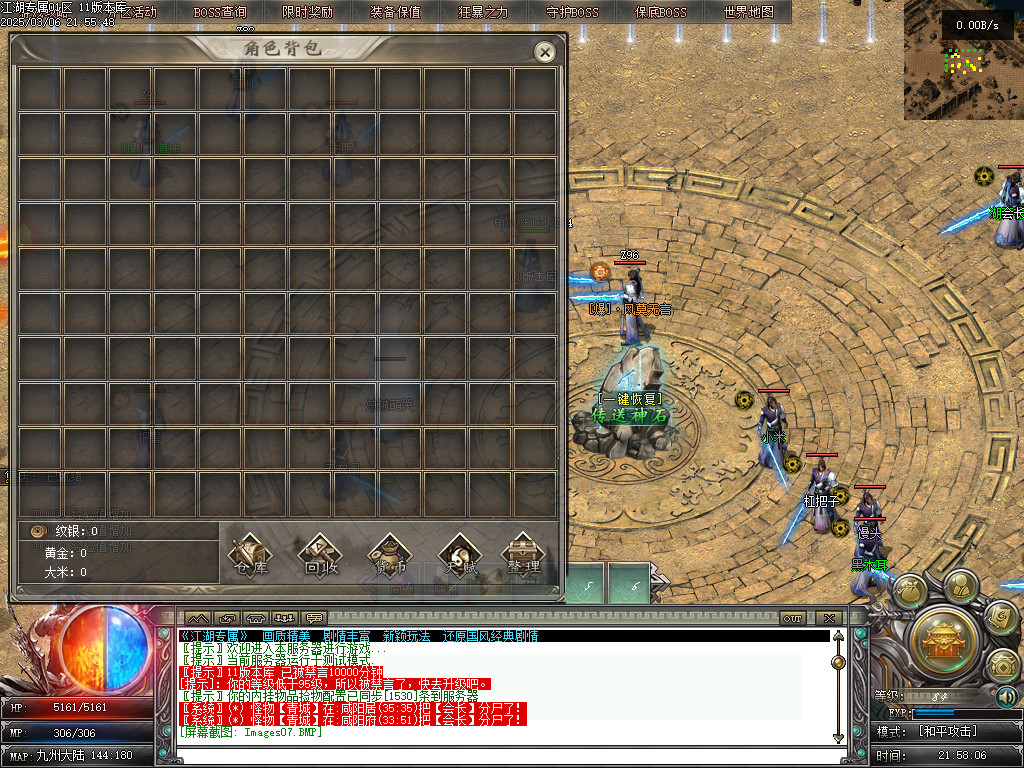1024x768 pixels.
Task: Open the 限时奖励 timed rewards menu
Action: 307,12
